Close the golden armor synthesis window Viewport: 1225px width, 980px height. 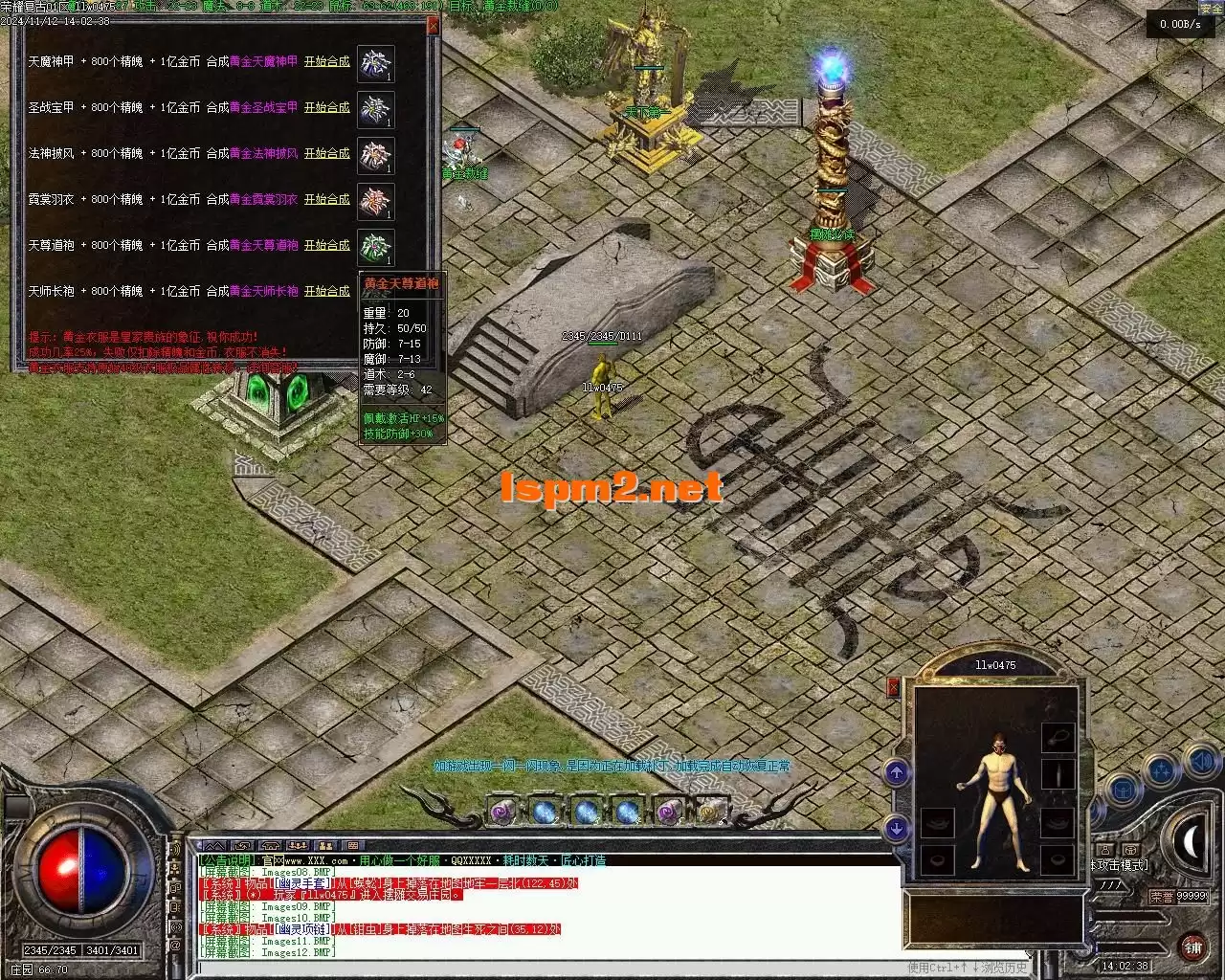click(433, 26)
